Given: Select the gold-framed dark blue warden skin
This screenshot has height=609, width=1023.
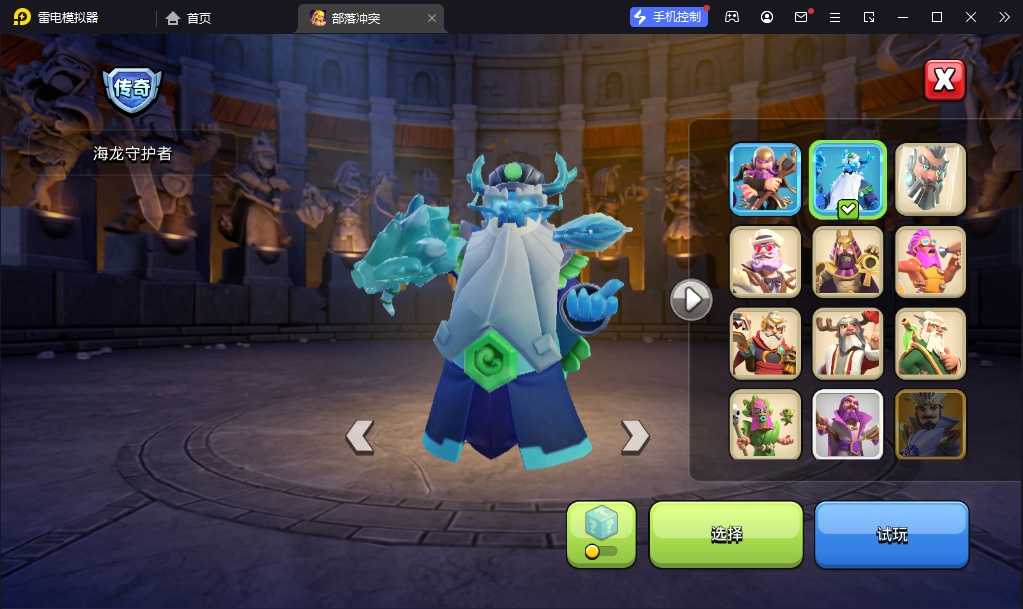Looking at the screenshot, I should click(x=930, y=424).
